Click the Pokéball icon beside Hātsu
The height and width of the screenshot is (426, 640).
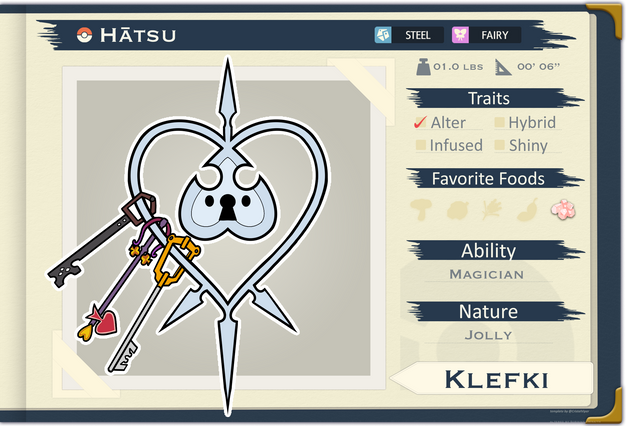tap(84, 36)
